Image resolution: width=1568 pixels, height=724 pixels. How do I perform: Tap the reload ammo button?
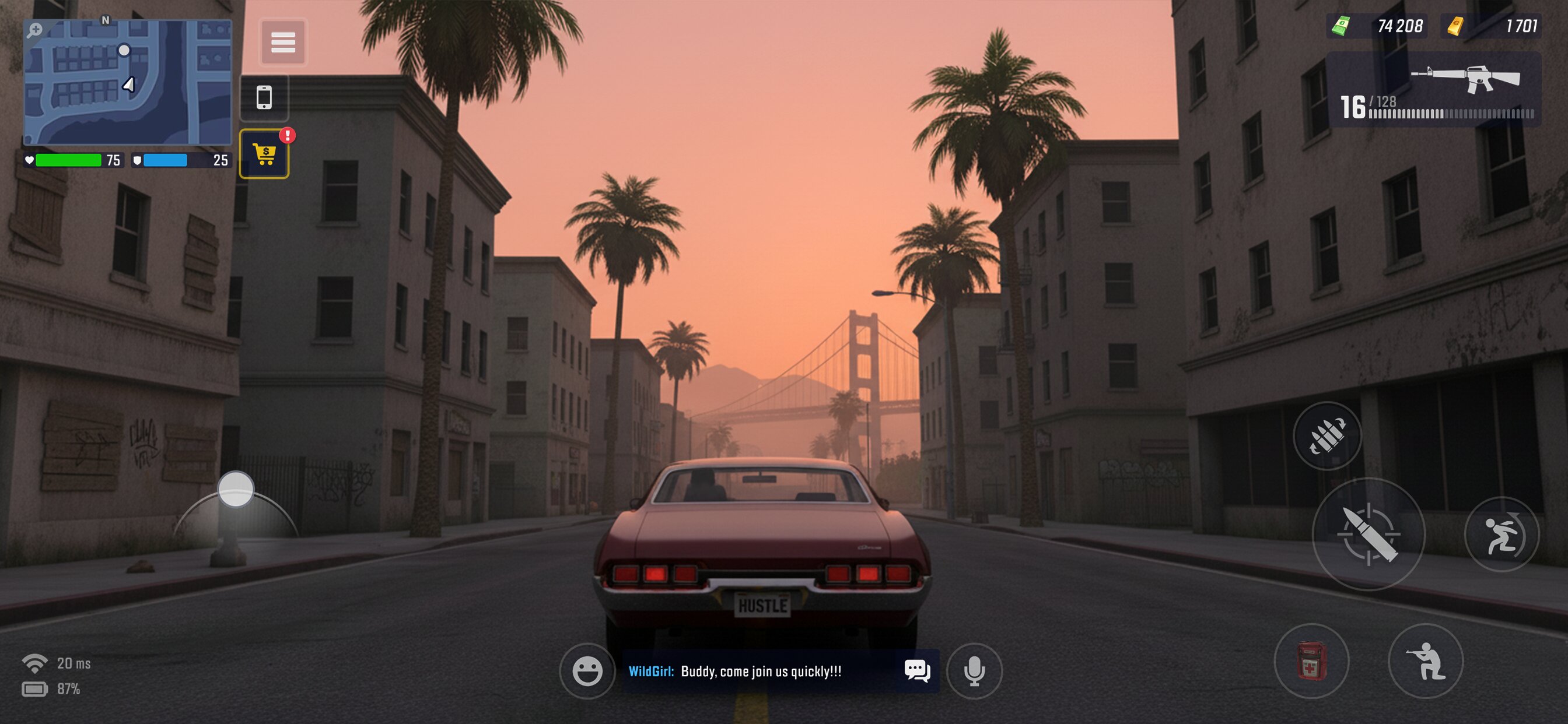[x=1327, y=435]
